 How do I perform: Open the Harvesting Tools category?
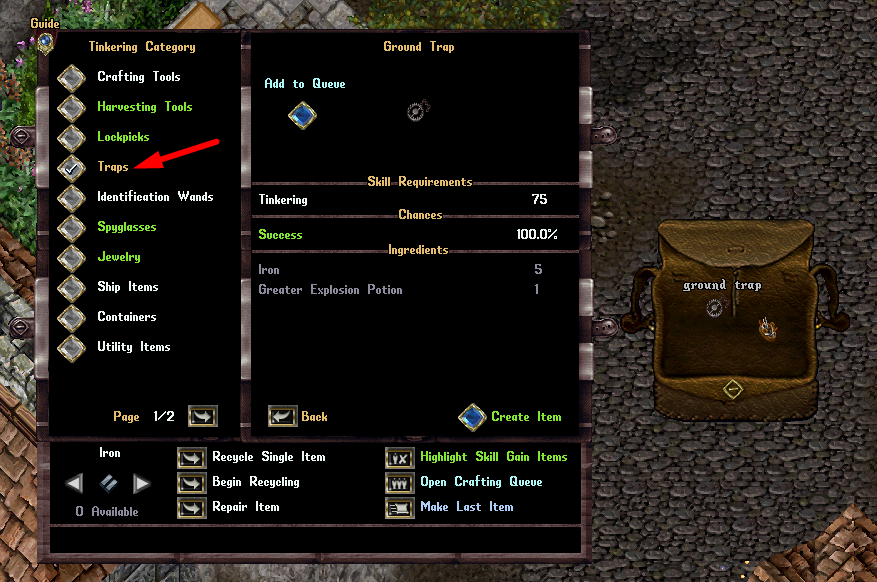[71, 108]
